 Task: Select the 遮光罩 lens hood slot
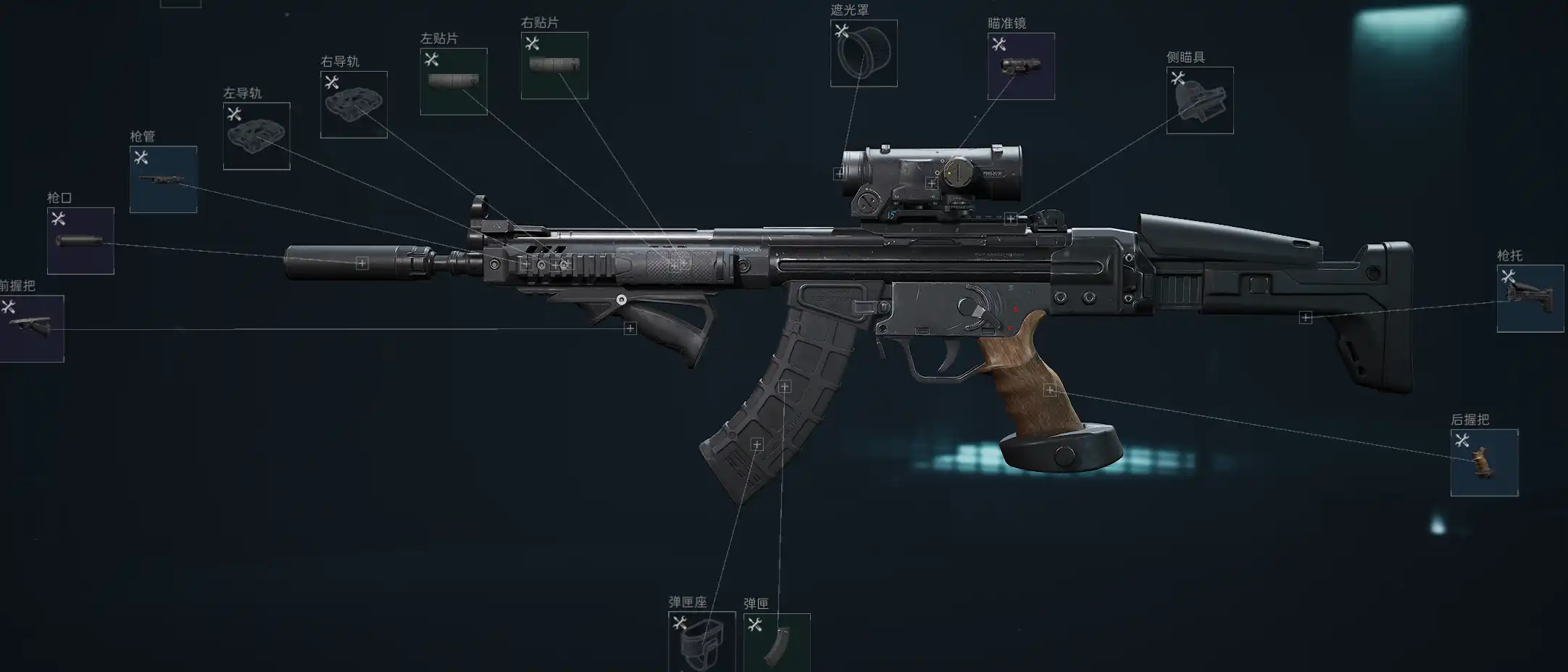864,53
